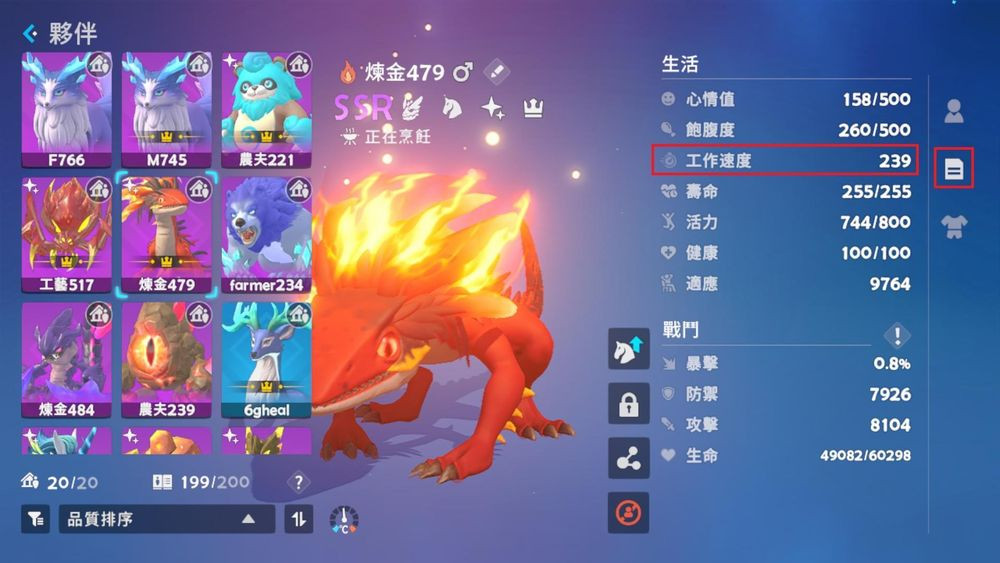Screen dimensions: 1000x563
Task: Open the share nodes button
Action: (628, 458)
